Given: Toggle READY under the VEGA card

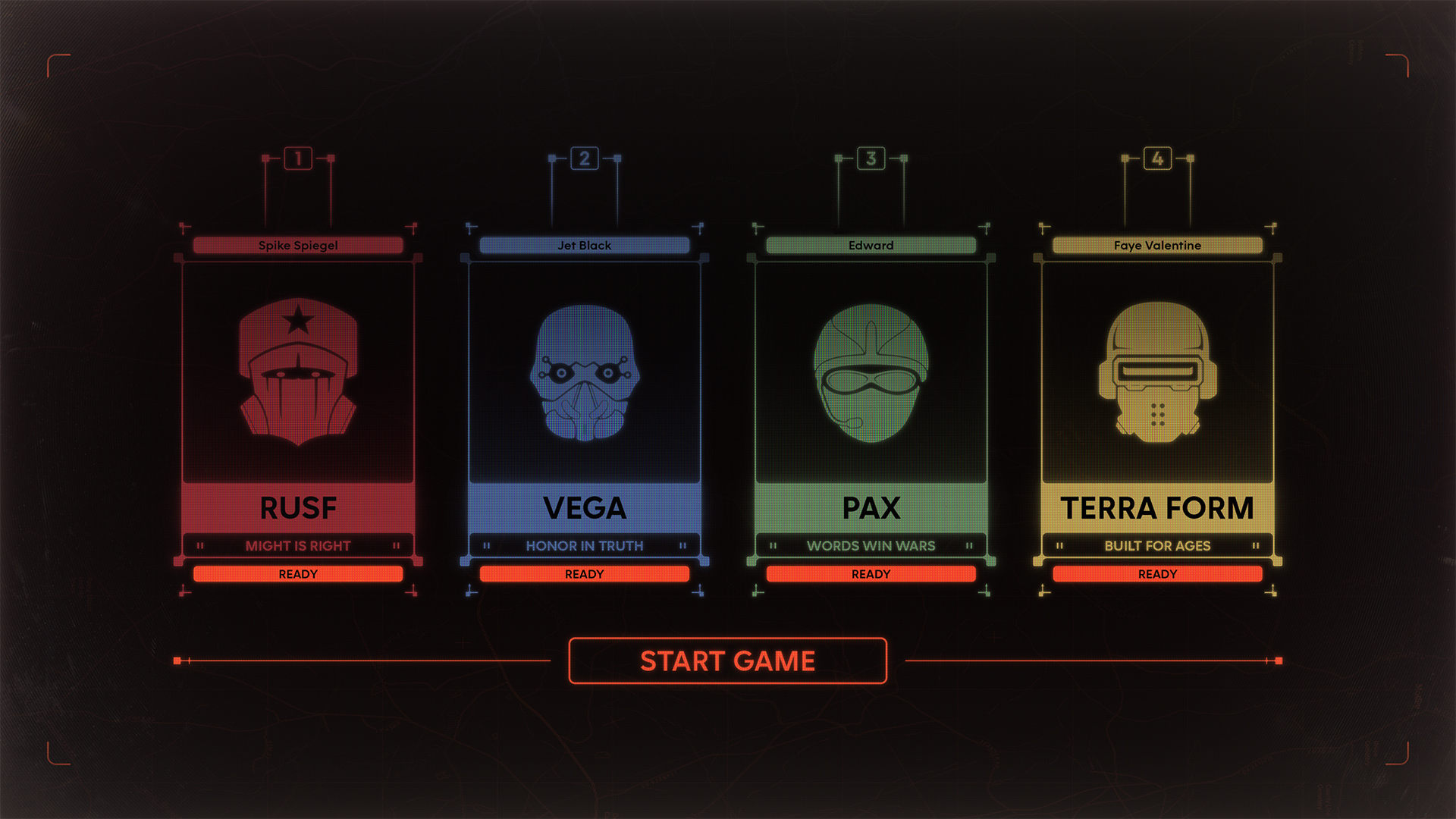Looking at the screenshot, I should 584,574.
